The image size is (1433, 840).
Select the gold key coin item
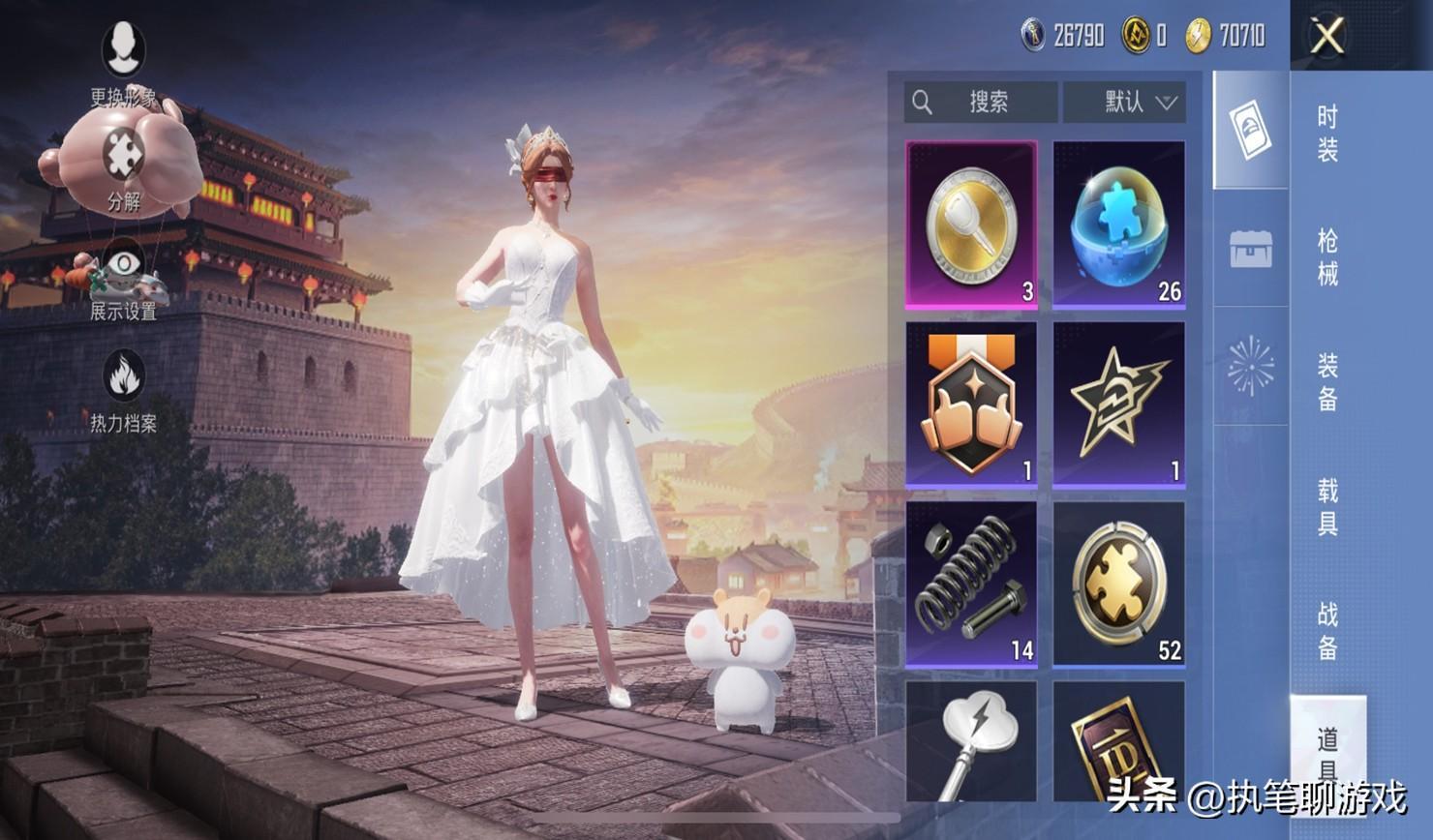[971, 225]
